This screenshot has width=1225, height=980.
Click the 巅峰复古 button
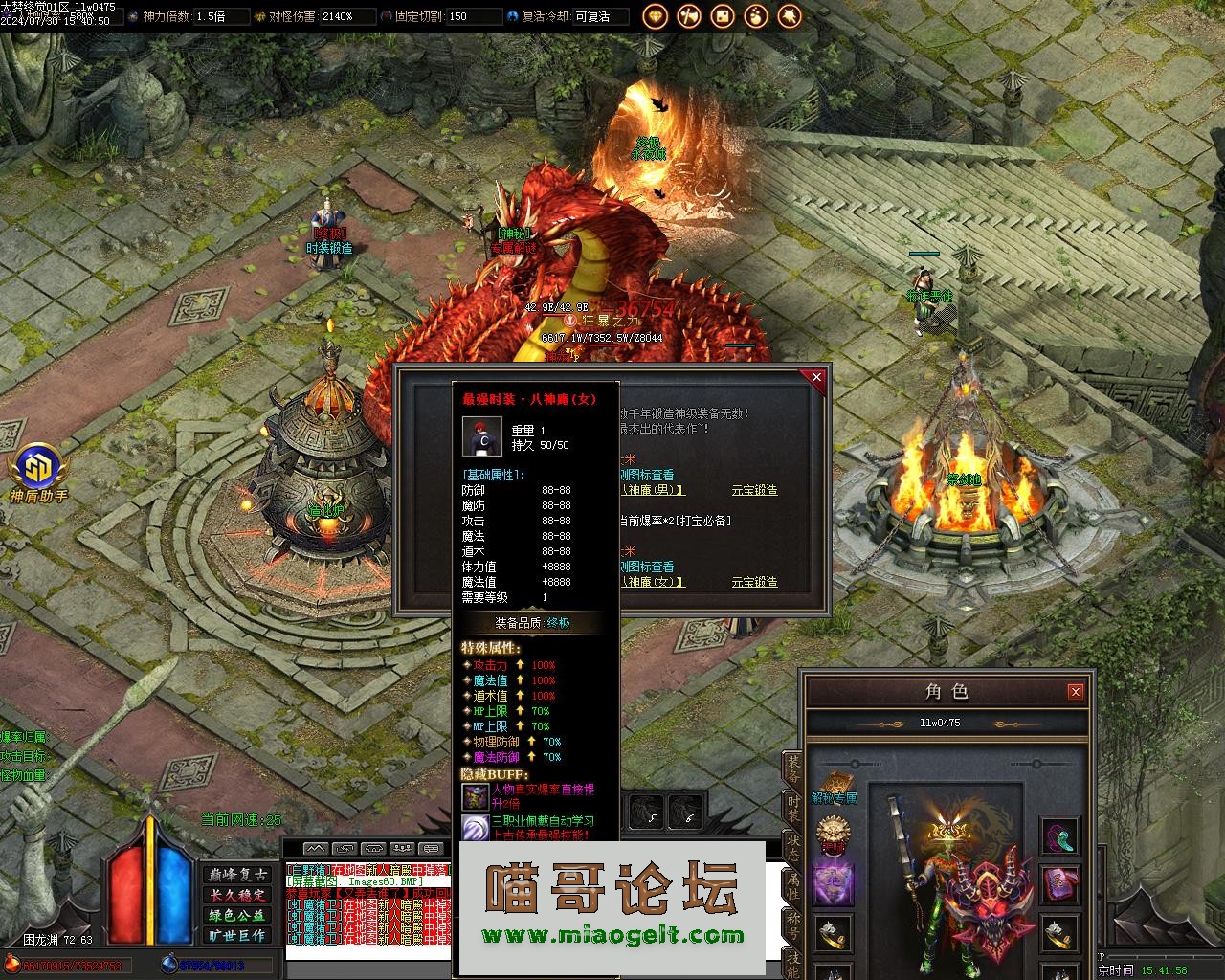tap(237, 875)
